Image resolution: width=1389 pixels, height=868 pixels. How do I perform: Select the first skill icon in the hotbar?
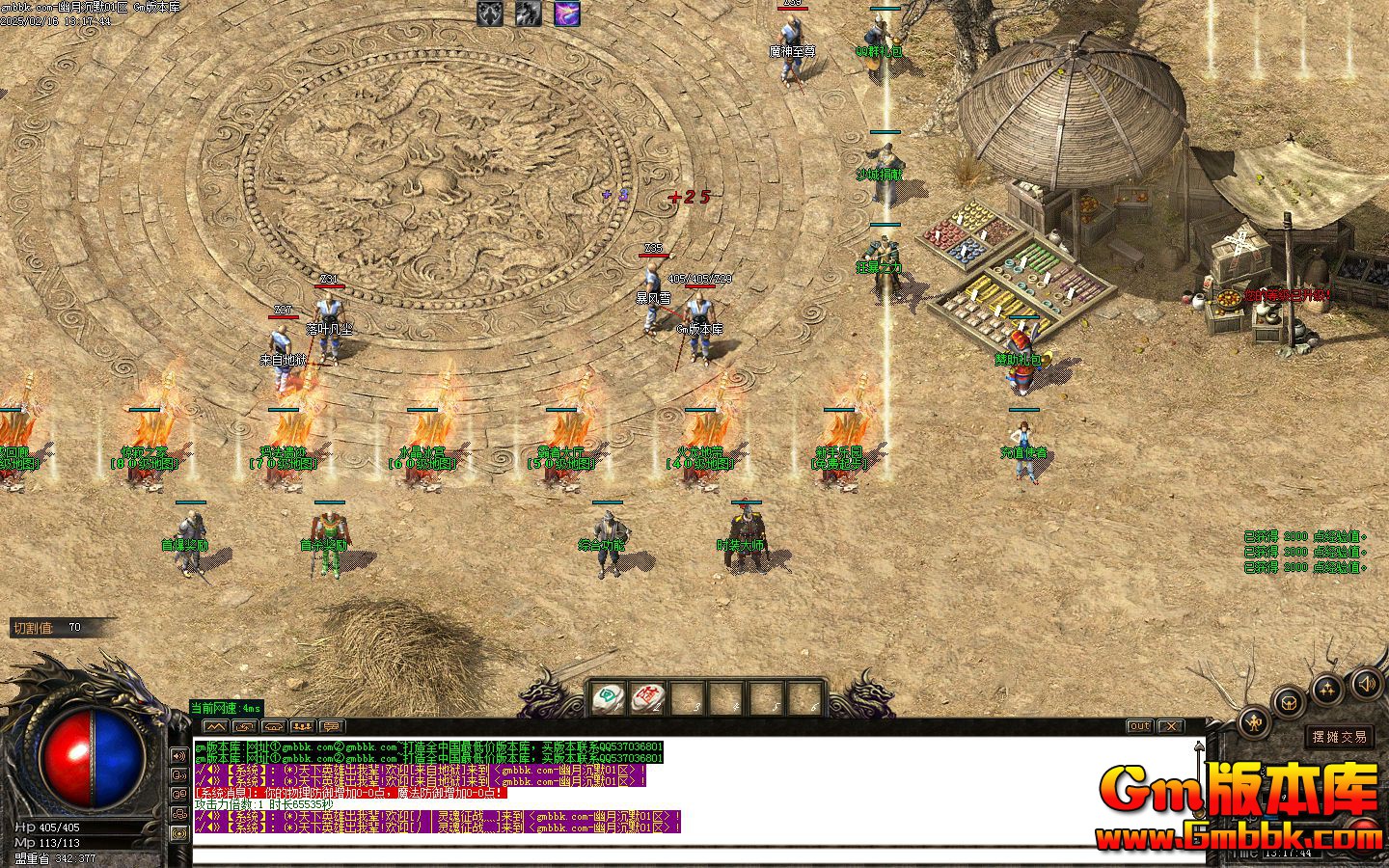tap(609, 696)
